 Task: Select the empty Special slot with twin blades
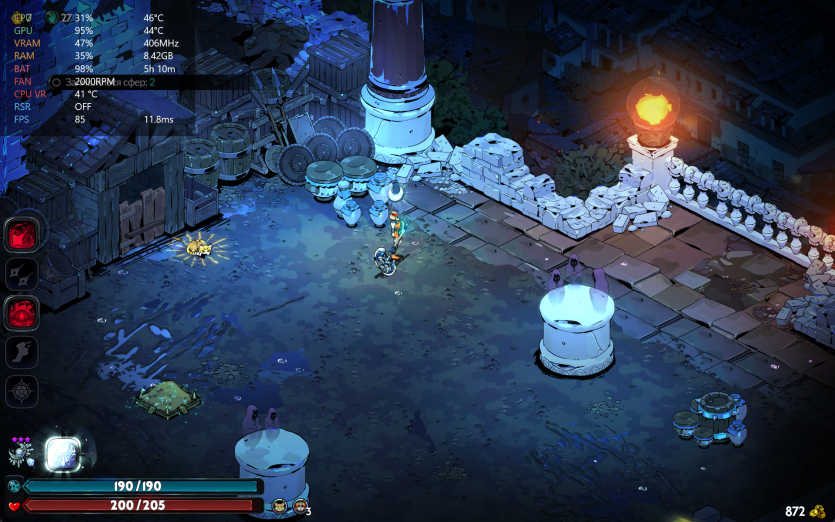click(x=22, y=274)
